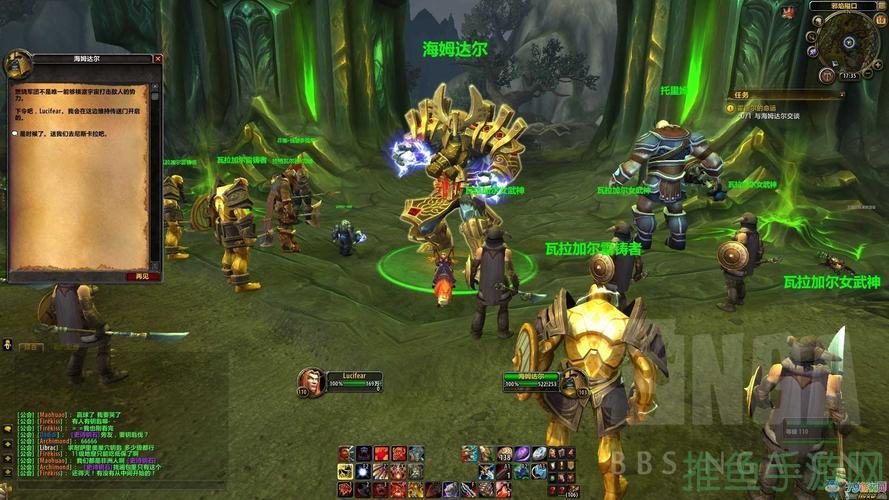This screenshot has width=889, height=500.
Task: Open the 综合 chat tab
Action: (x=29, y=347)
